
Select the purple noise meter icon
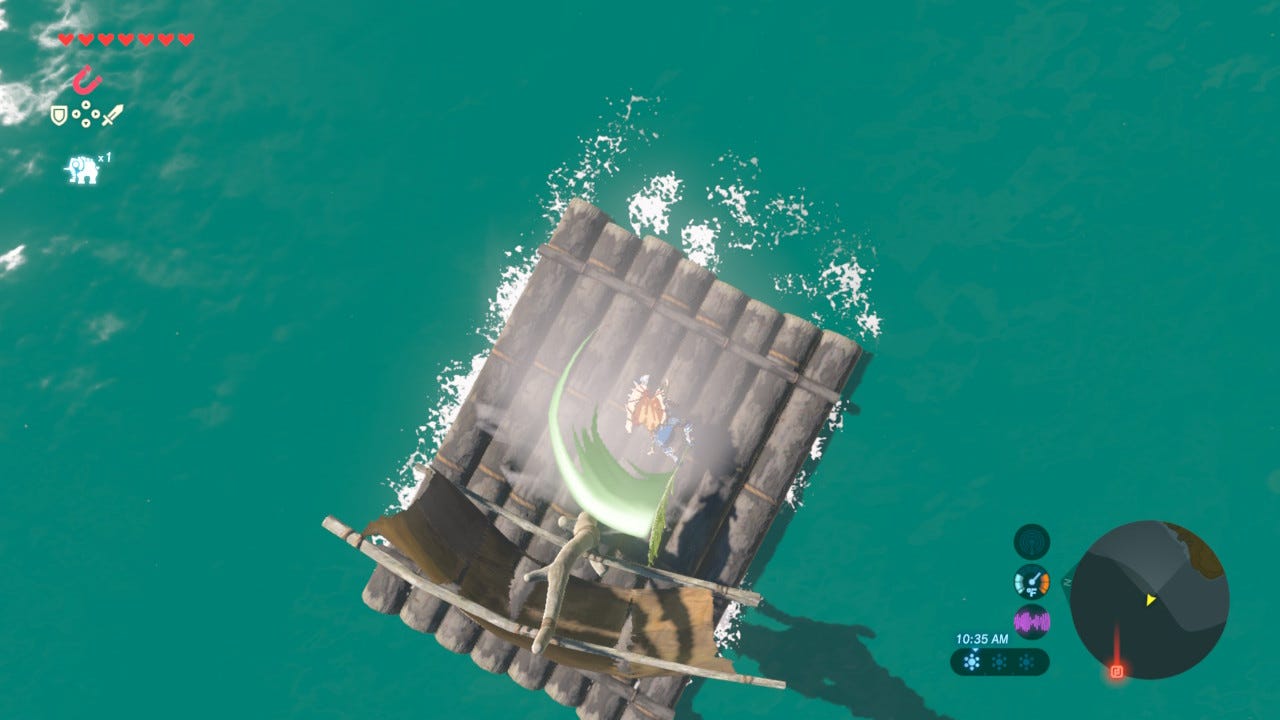tap(1032, 622)
